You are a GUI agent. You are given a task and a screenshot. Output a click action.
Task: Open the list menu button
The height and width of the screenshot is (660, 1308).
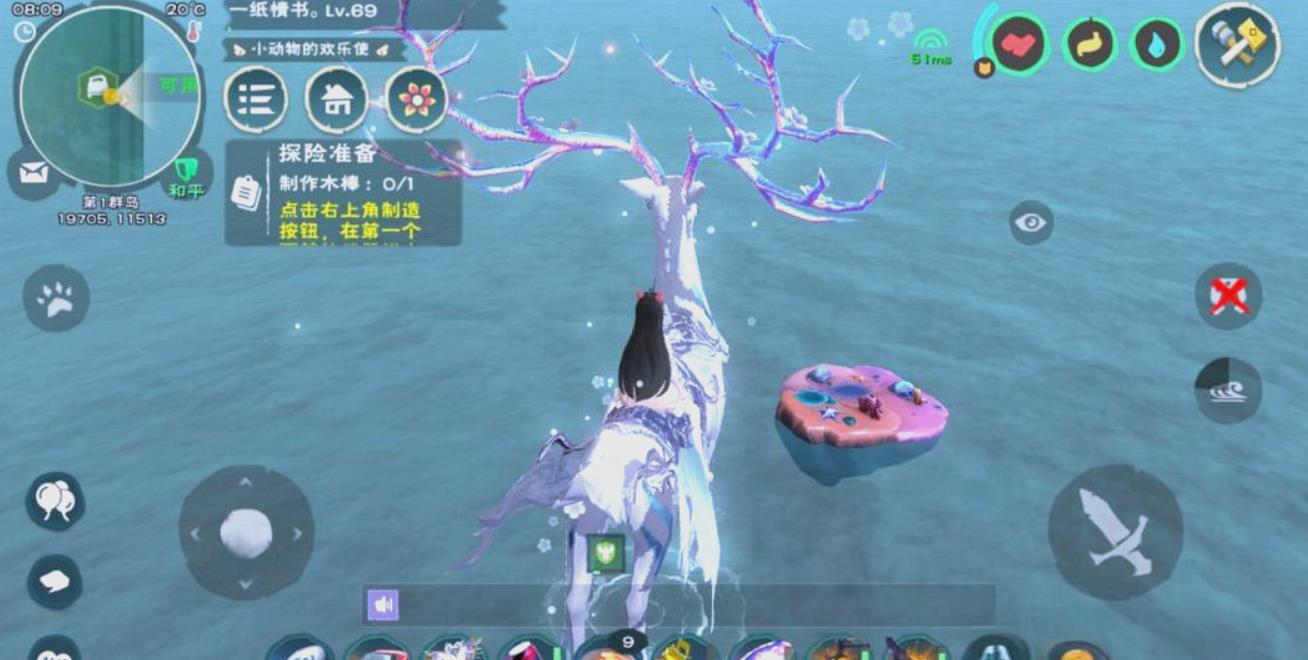256,99
